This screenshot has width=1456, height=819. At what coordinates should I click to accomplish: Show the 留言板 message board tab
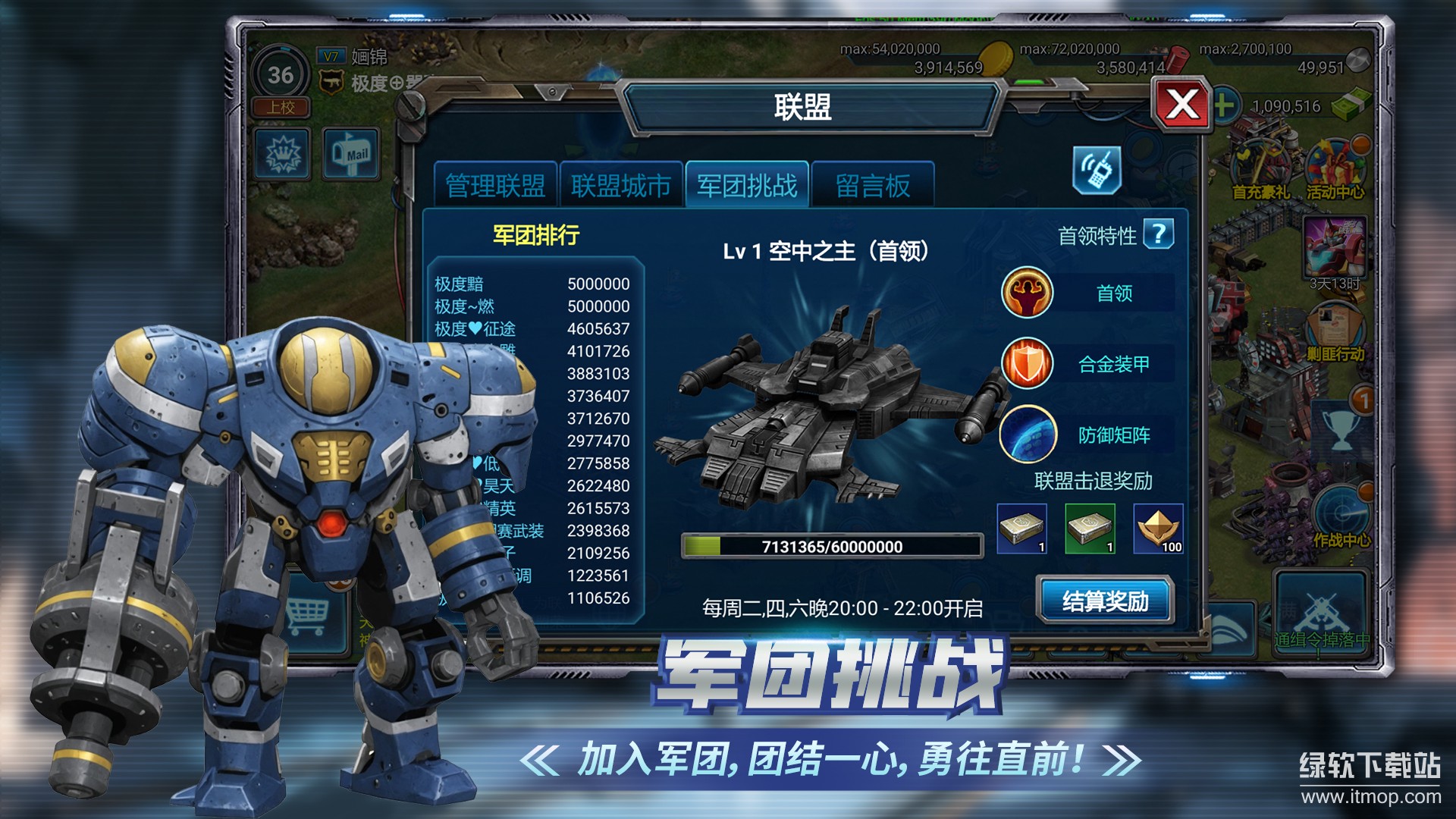(x=872, y=185)
